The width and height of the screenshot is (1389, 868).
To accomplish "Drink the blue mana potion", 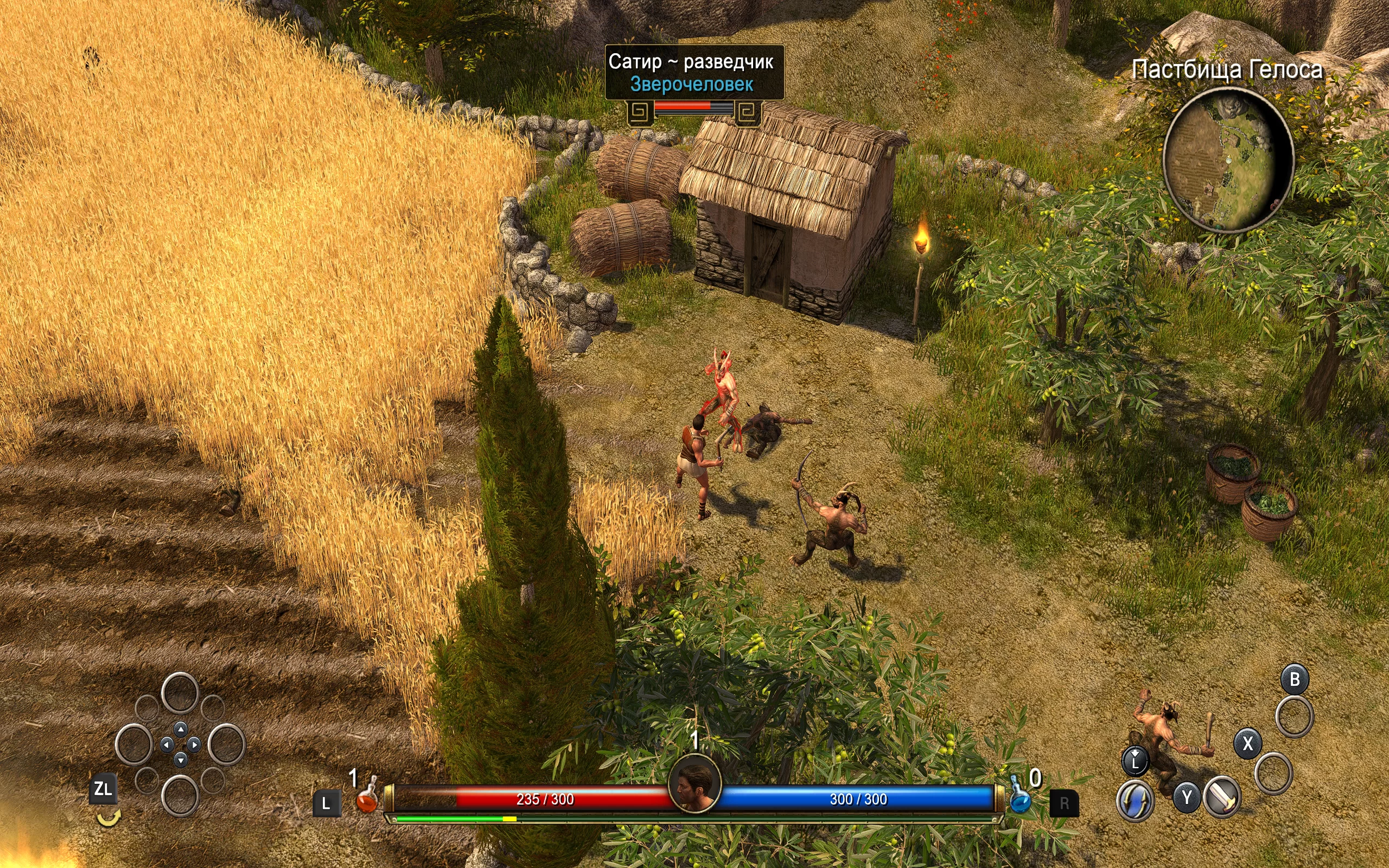I will point(1020,798).
